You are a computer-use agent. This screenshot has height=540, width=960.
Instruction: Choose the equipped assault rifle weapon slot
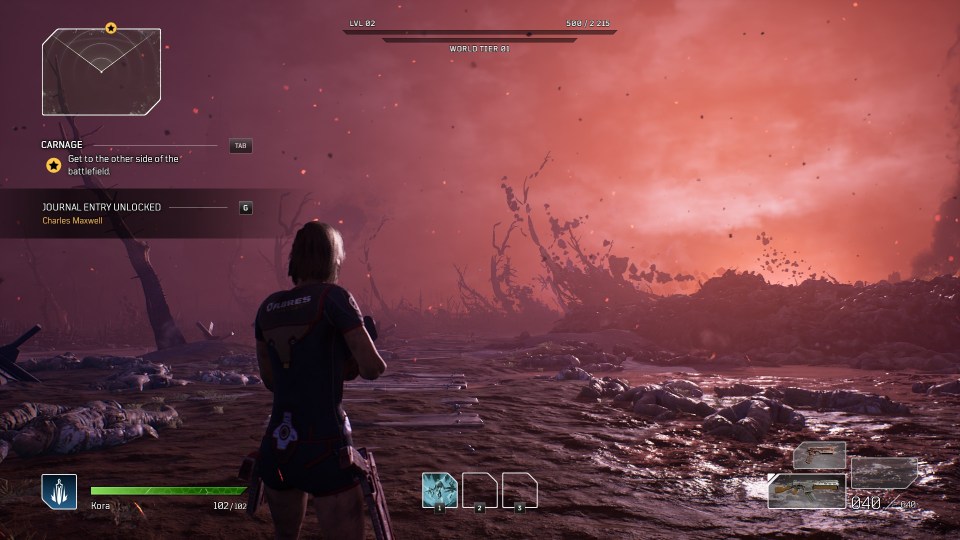[x=806, y=491]
